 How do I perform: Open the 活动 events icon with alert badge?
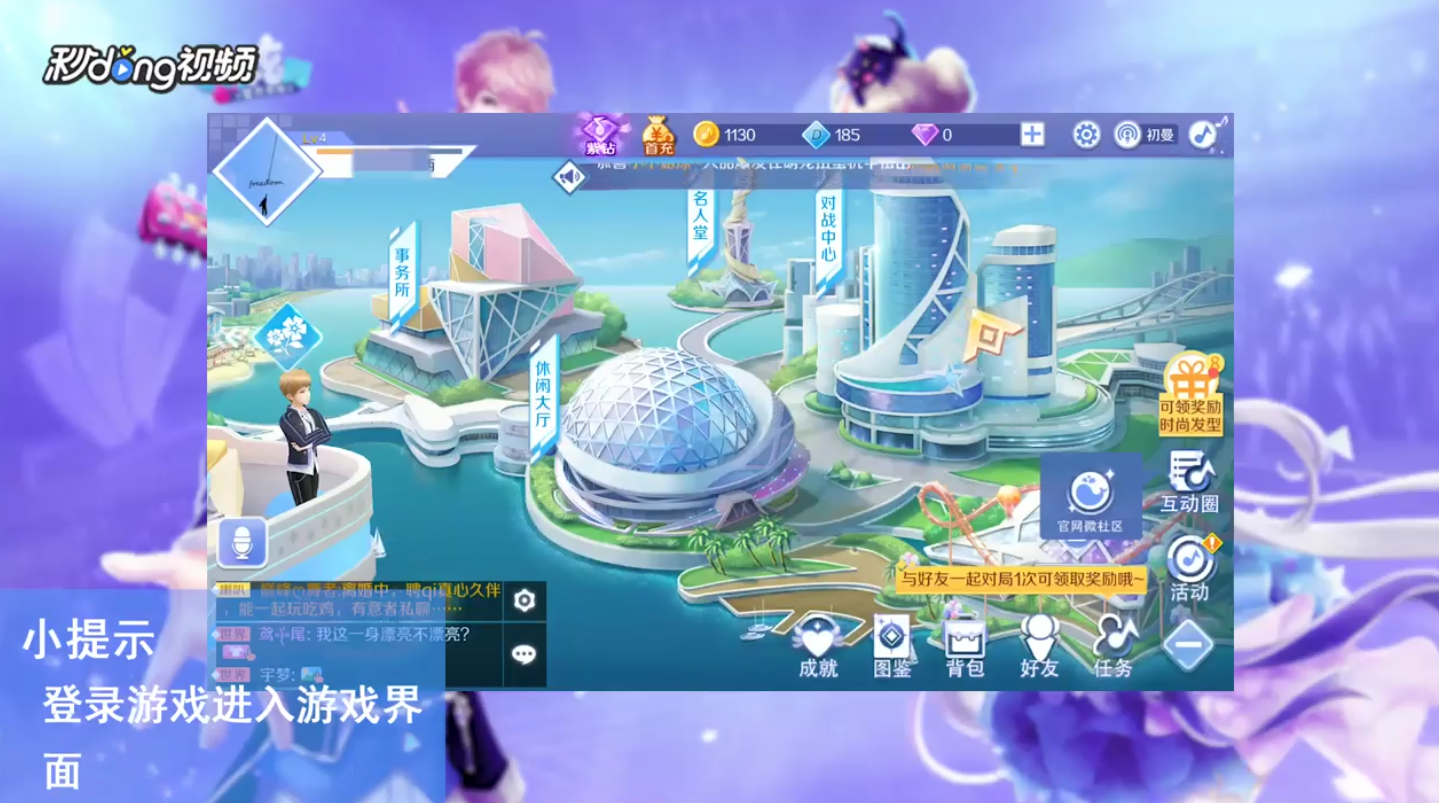(1188, 563)
